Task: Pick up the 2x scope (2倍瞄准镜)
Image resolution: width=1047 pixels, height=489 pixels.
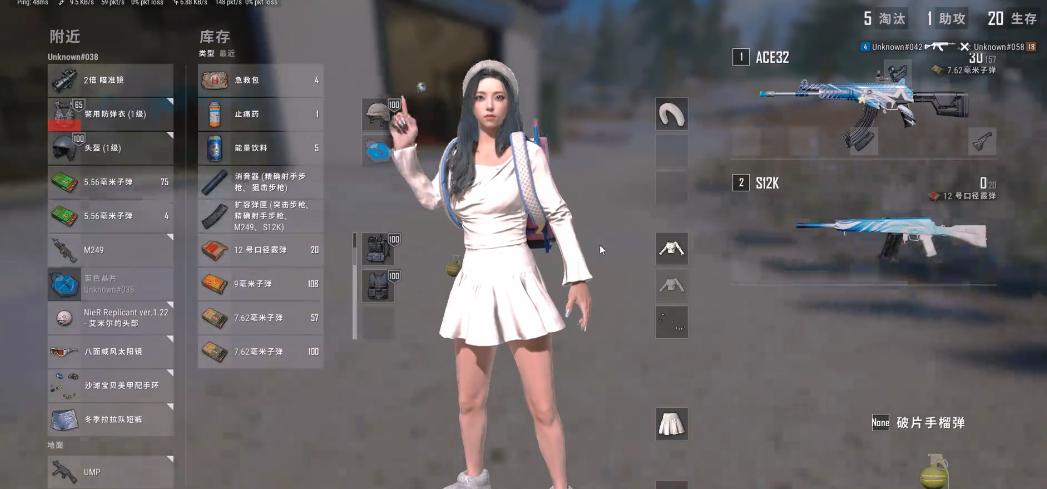Action: point(110,80)
